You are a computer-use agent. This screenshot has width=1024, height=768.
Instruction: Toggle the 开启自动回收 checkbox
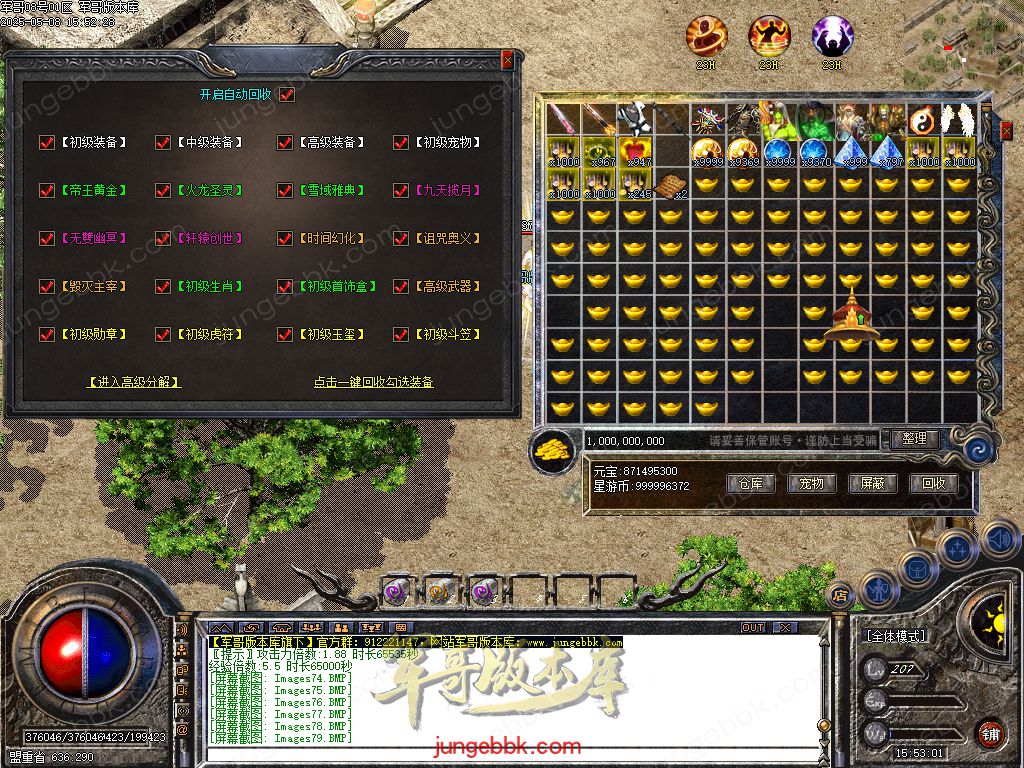pyautogui.click(x=287, y=95)
